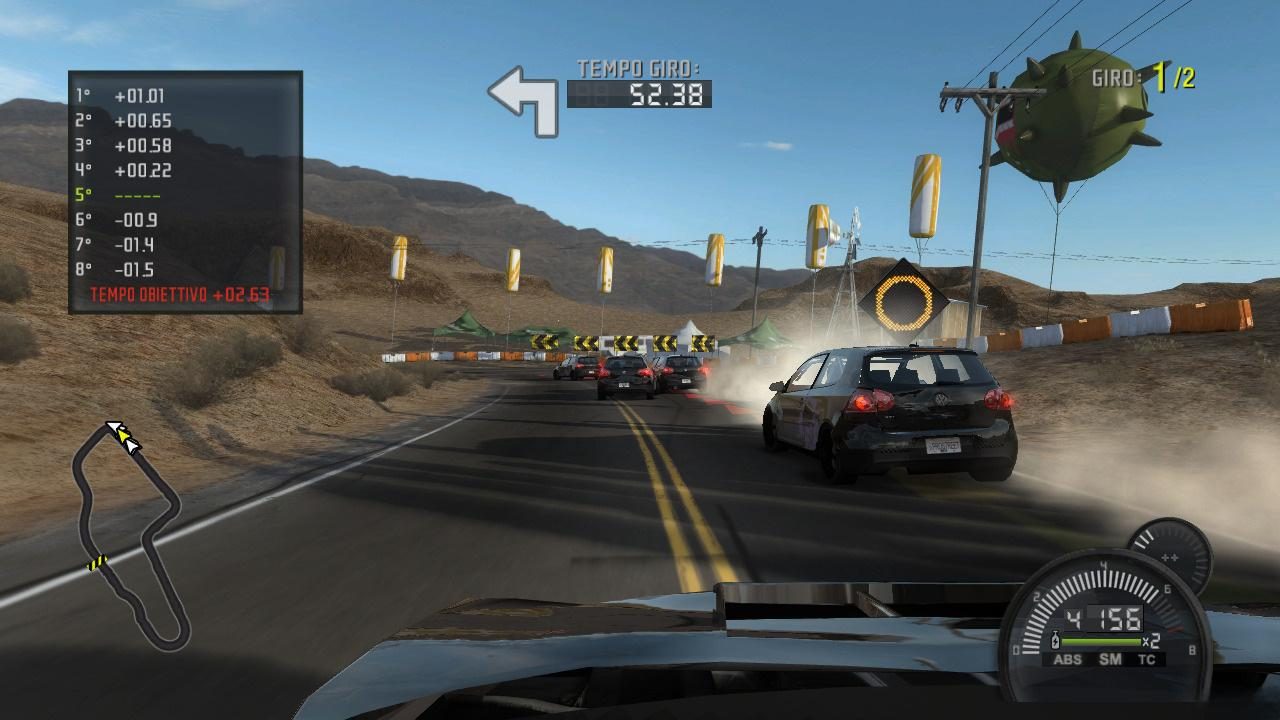Screen dimensions: 1280x720
Task: Click the digital speed readout showing 156
Action: pyautogui.click(x=1117, y=618)
